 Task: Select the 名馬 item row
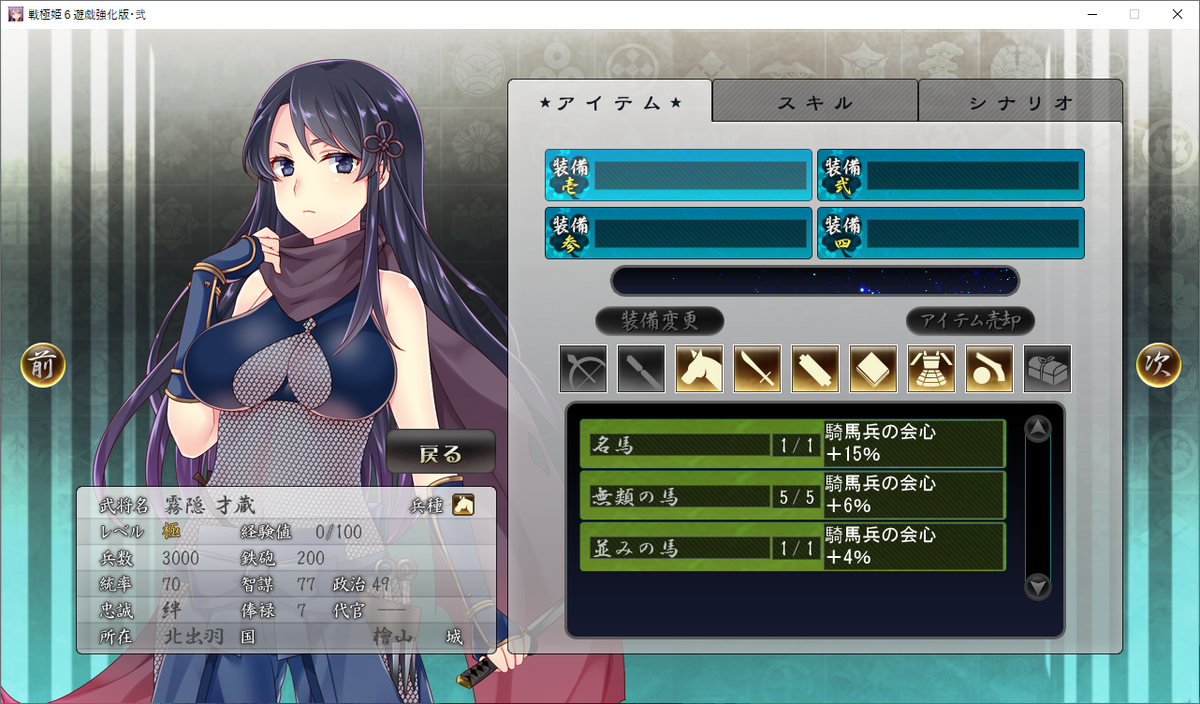click(792, 443)
